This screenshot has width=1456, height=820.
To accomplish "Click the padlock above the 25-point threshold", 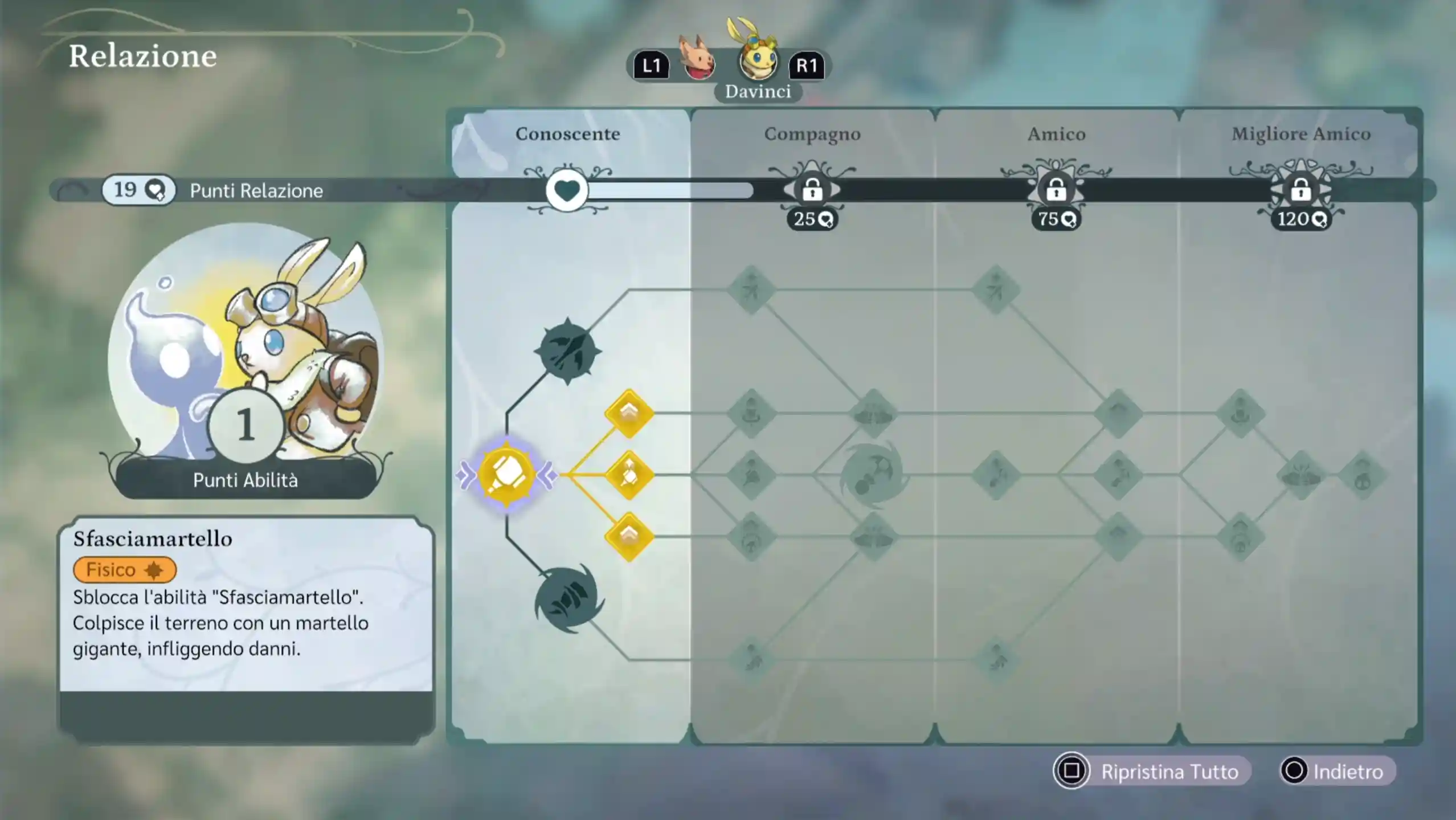I will coord(812,190).
